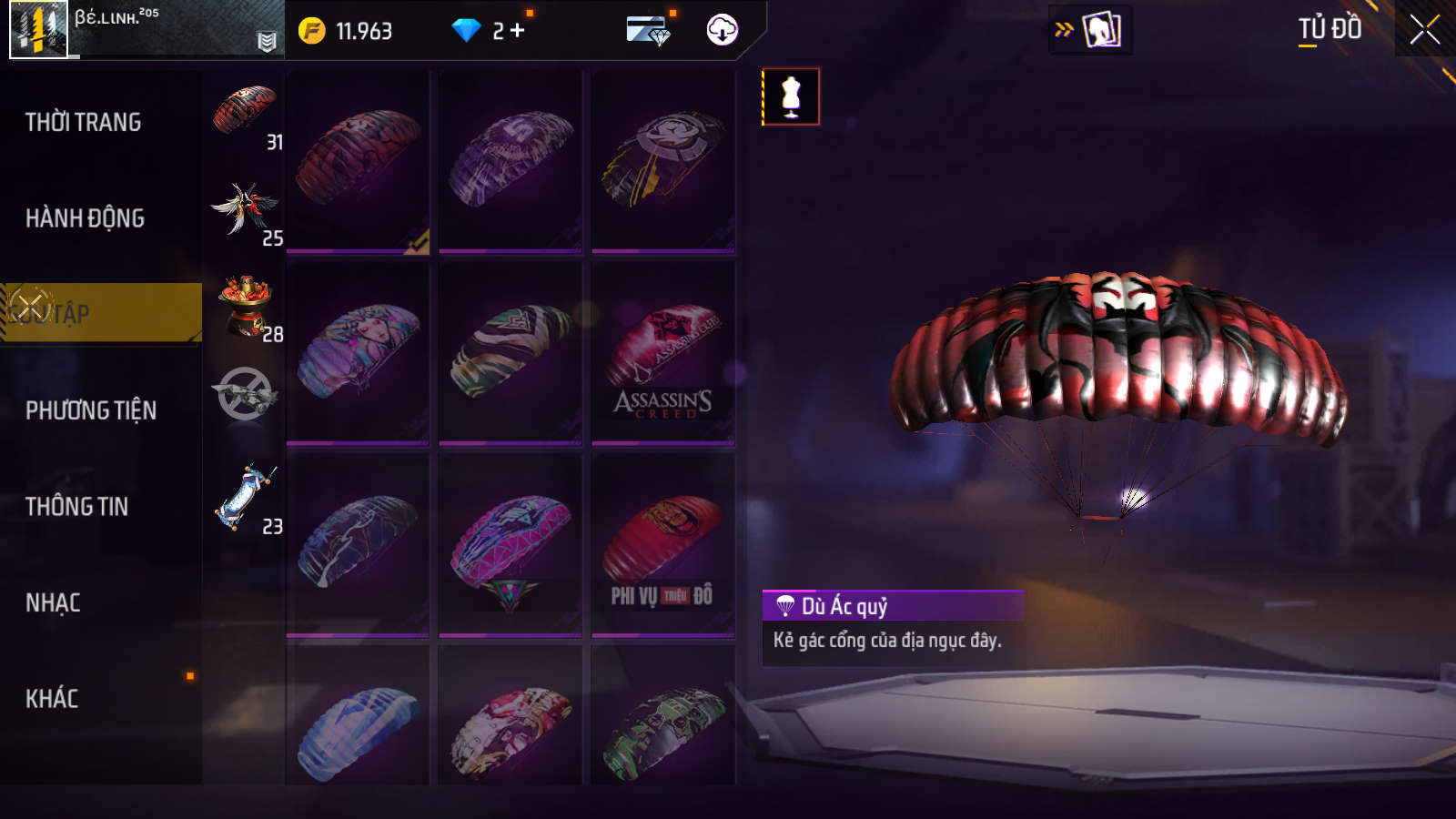
Task: Close the wardrobe screen
Action: pos(1424,30)
